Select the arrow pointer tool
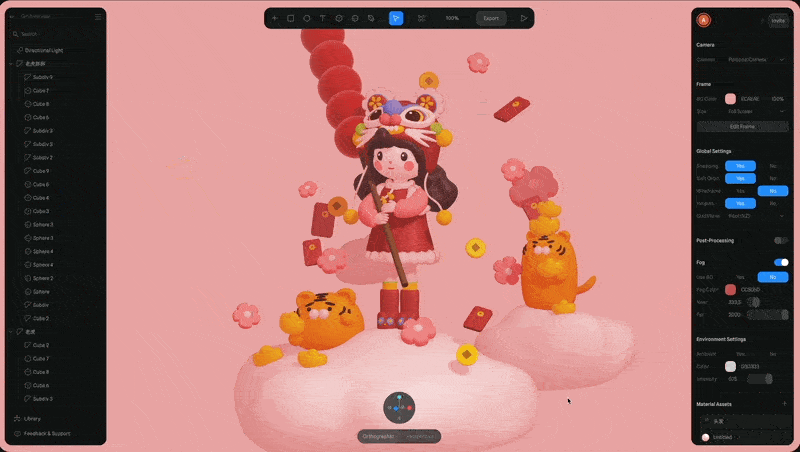800x452 pixels. click(x=396, y=18)
